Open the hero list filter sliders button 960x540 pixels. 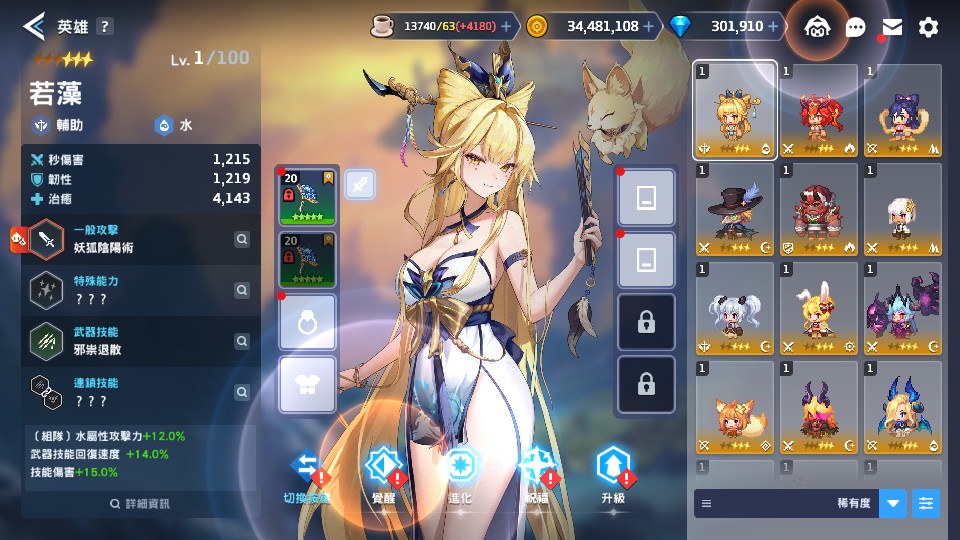[x=926, y=503]
